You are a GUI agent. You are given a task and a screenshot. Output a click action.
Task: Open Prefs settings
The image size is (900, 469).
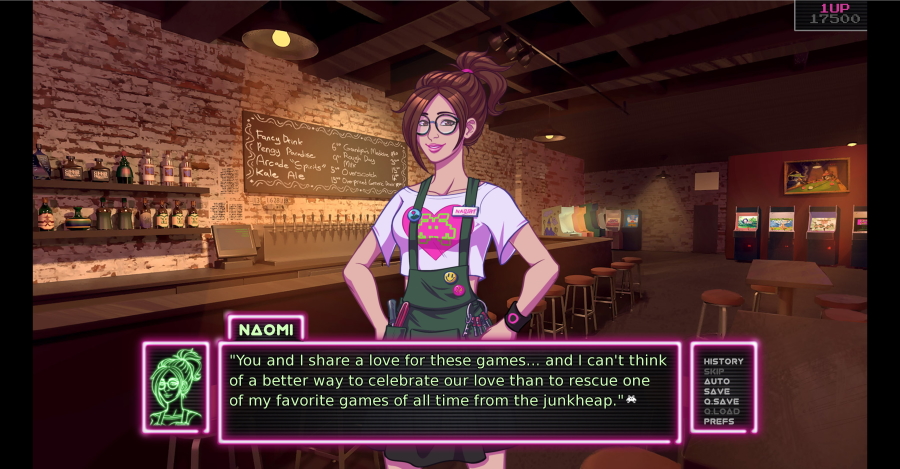(719, 421)
